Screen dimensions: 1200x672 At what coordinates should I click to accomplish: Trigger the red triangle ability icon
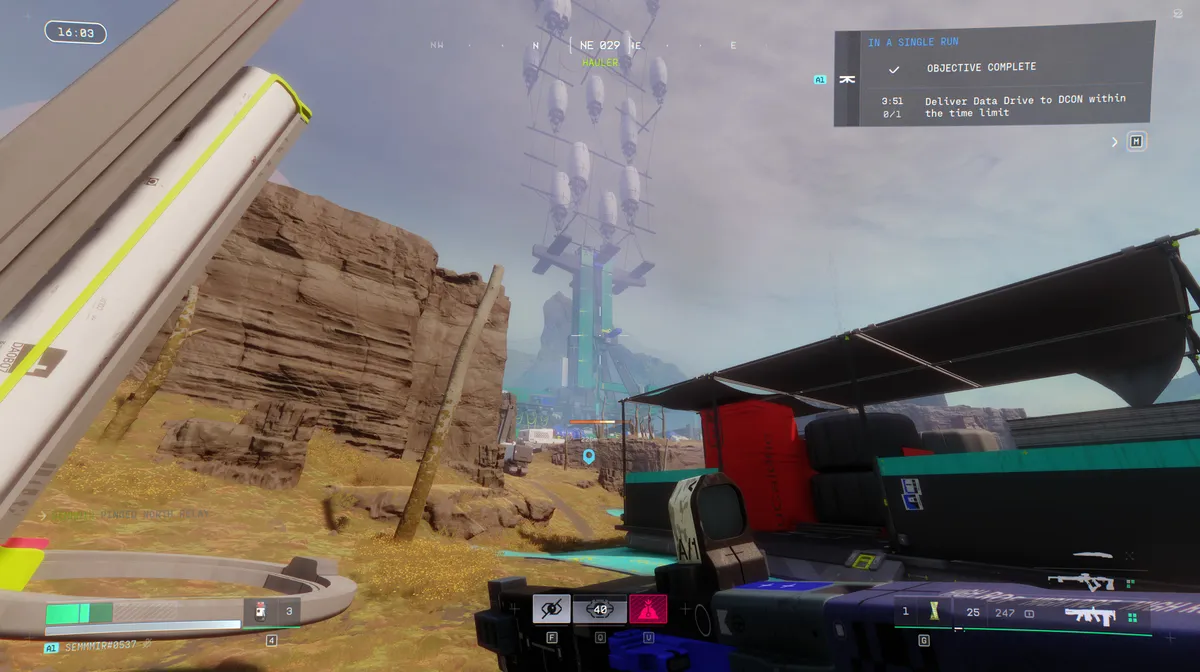(x=648, y=608)
